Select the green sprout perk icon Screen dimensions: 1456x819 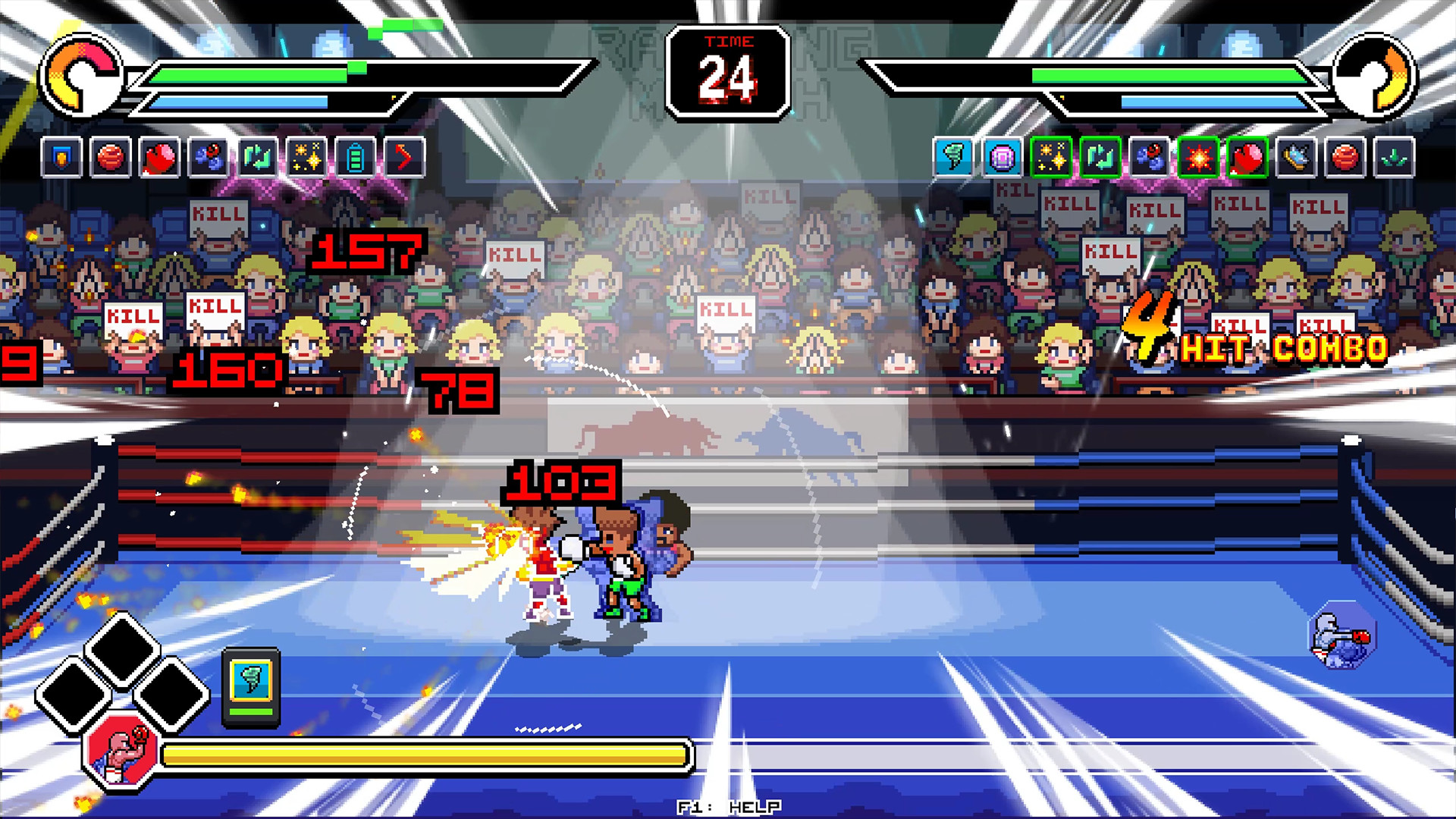pos(1395,158)
